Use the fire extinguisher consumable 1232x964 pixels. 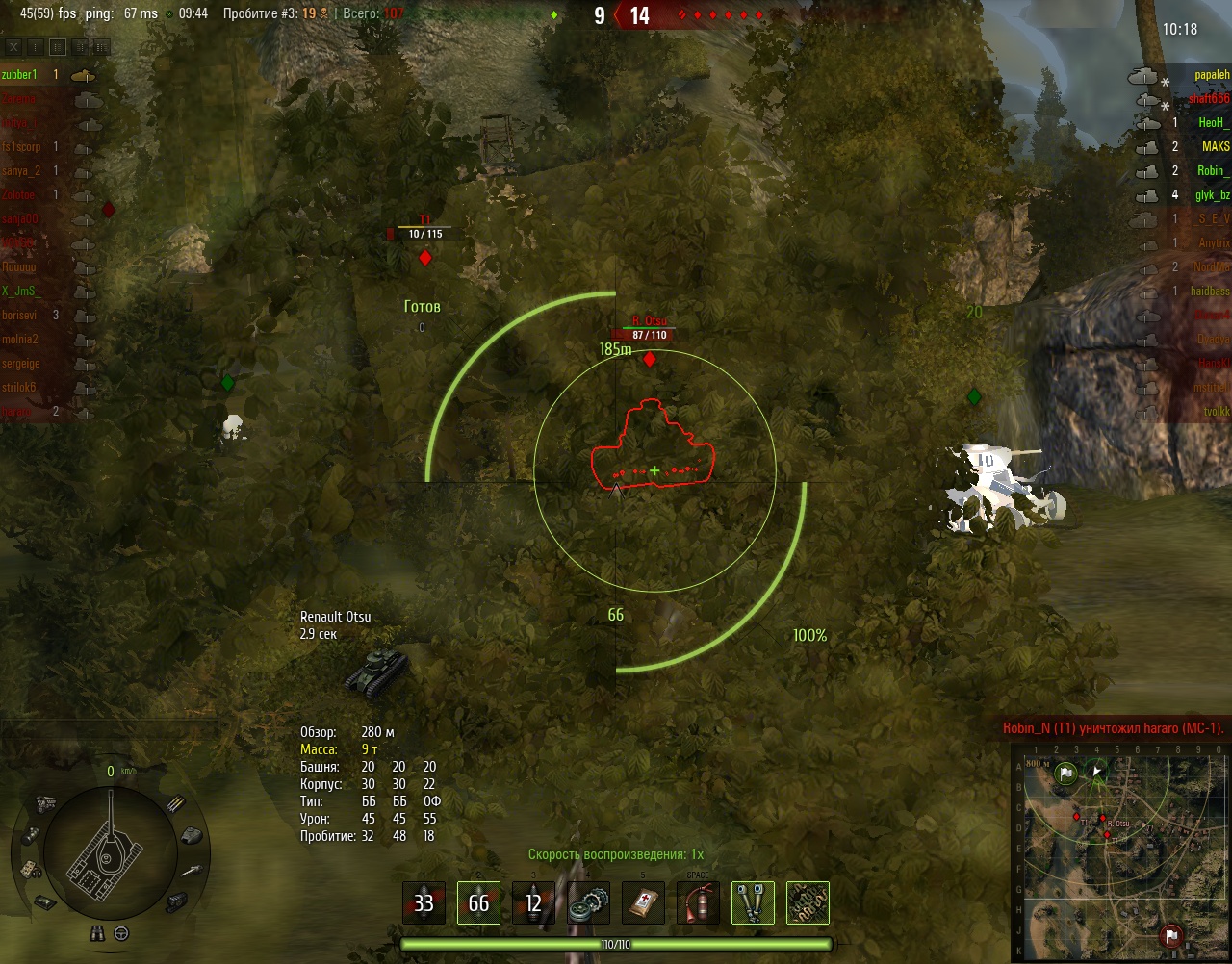point(698,903)
